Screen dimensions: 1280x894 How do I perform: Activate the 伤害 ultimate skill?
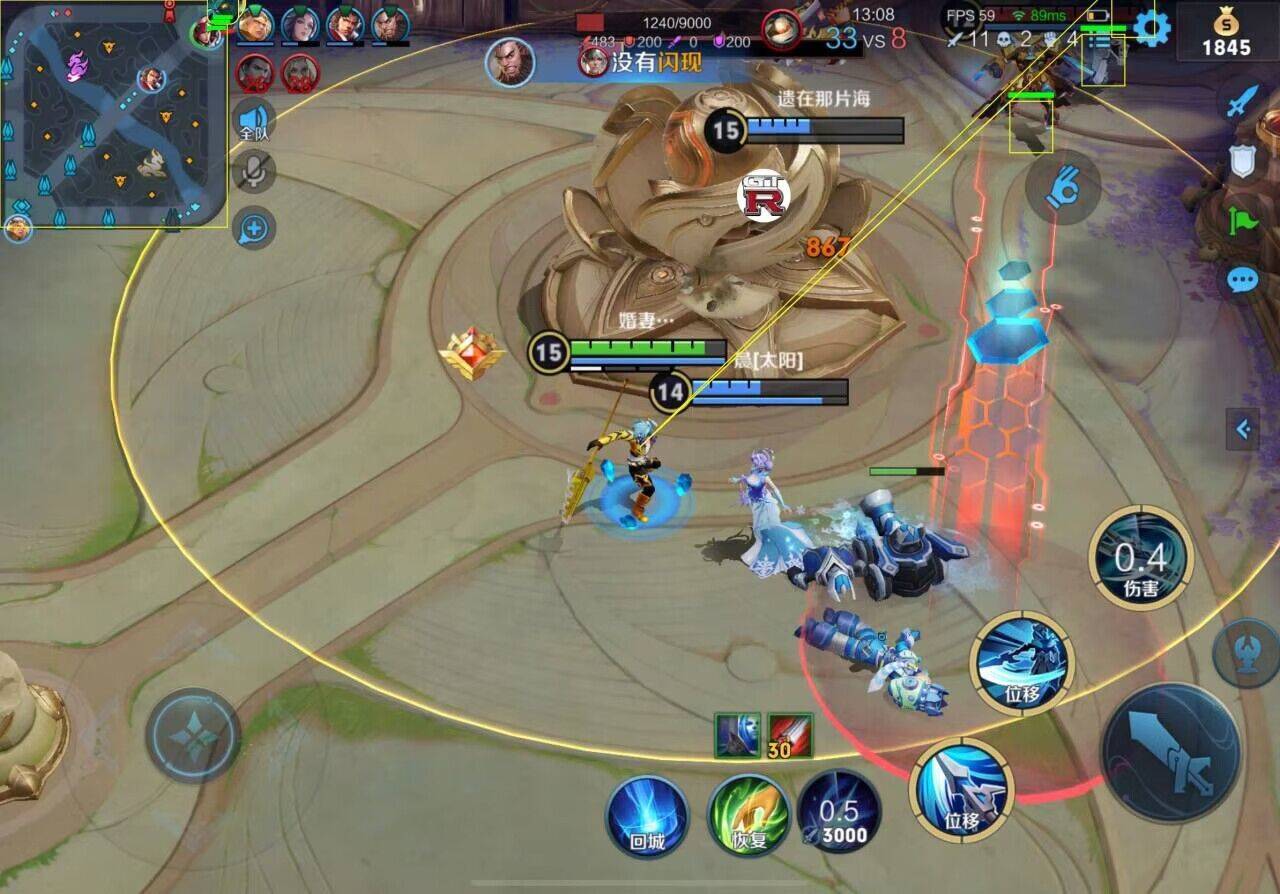click(1140, 559)
